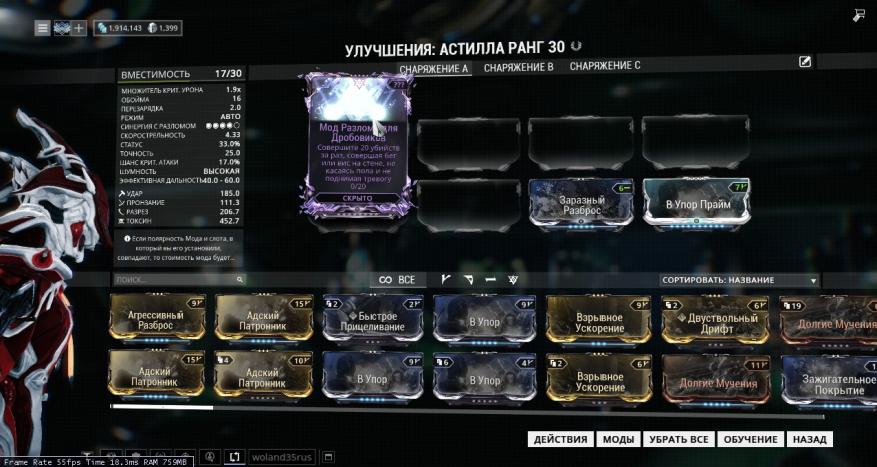Open the Сортировать: Название dropdown
The height and width of the screenshot is (467, 877).
coord(739,281)
